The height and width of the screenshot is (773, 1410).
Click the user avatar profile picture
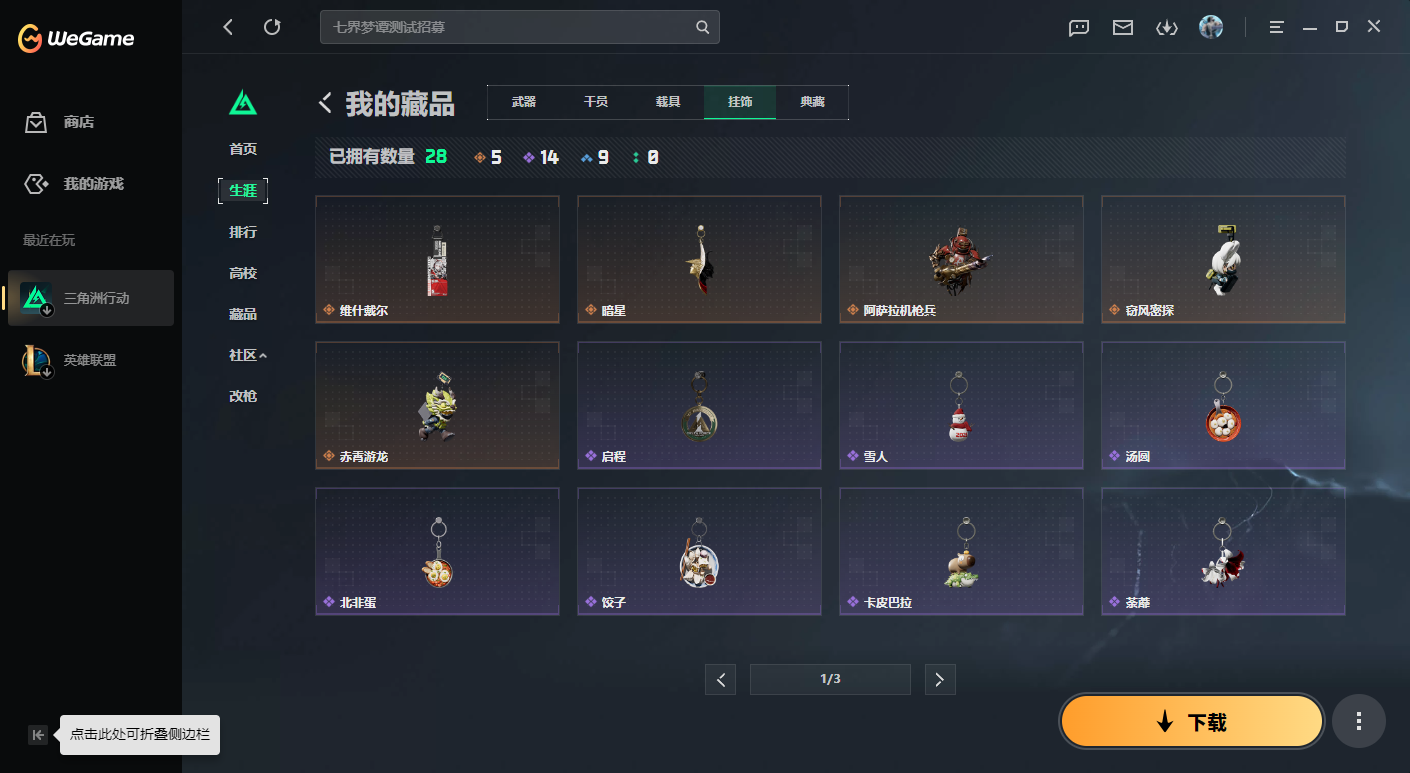[1211, 27]
